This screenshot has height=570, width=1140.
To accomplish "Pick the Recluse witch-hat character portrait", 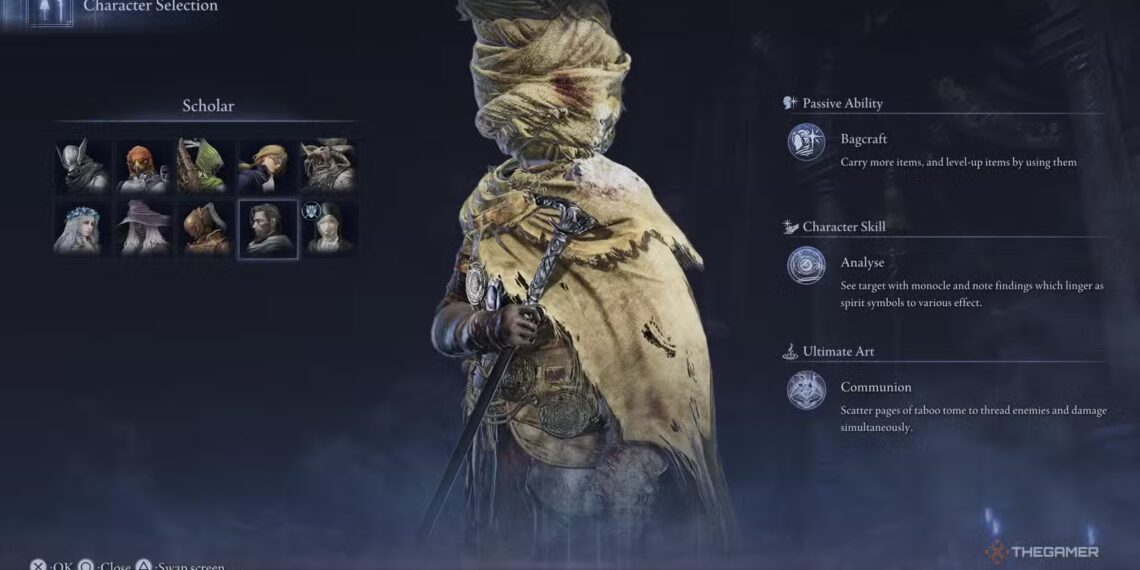I will coord(143,228).
